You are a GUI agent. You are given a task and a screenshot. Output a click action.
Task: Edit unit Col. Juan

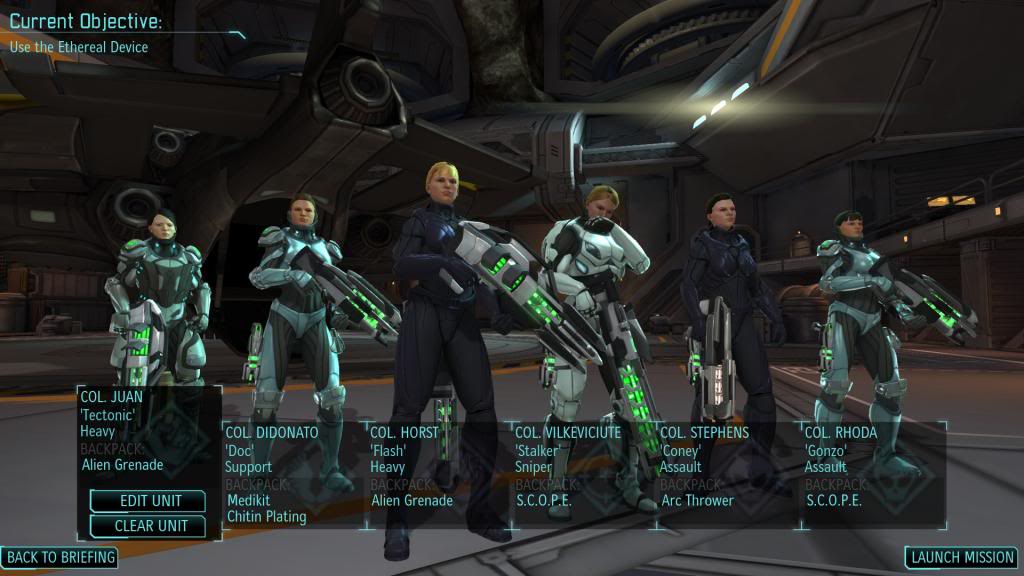coord(148,501)
